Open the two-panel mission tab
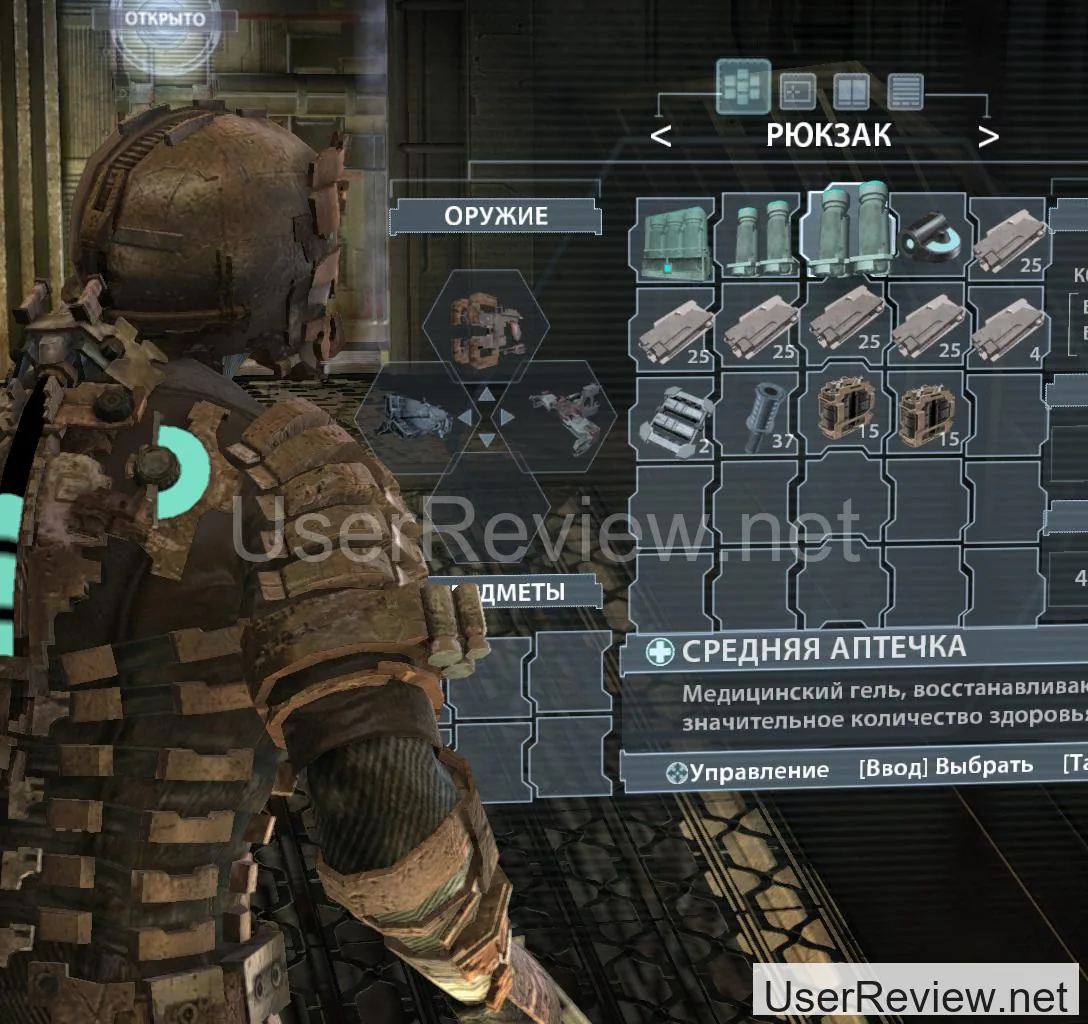Screen dimensions: 1088x1024 [x=851, y=92]
